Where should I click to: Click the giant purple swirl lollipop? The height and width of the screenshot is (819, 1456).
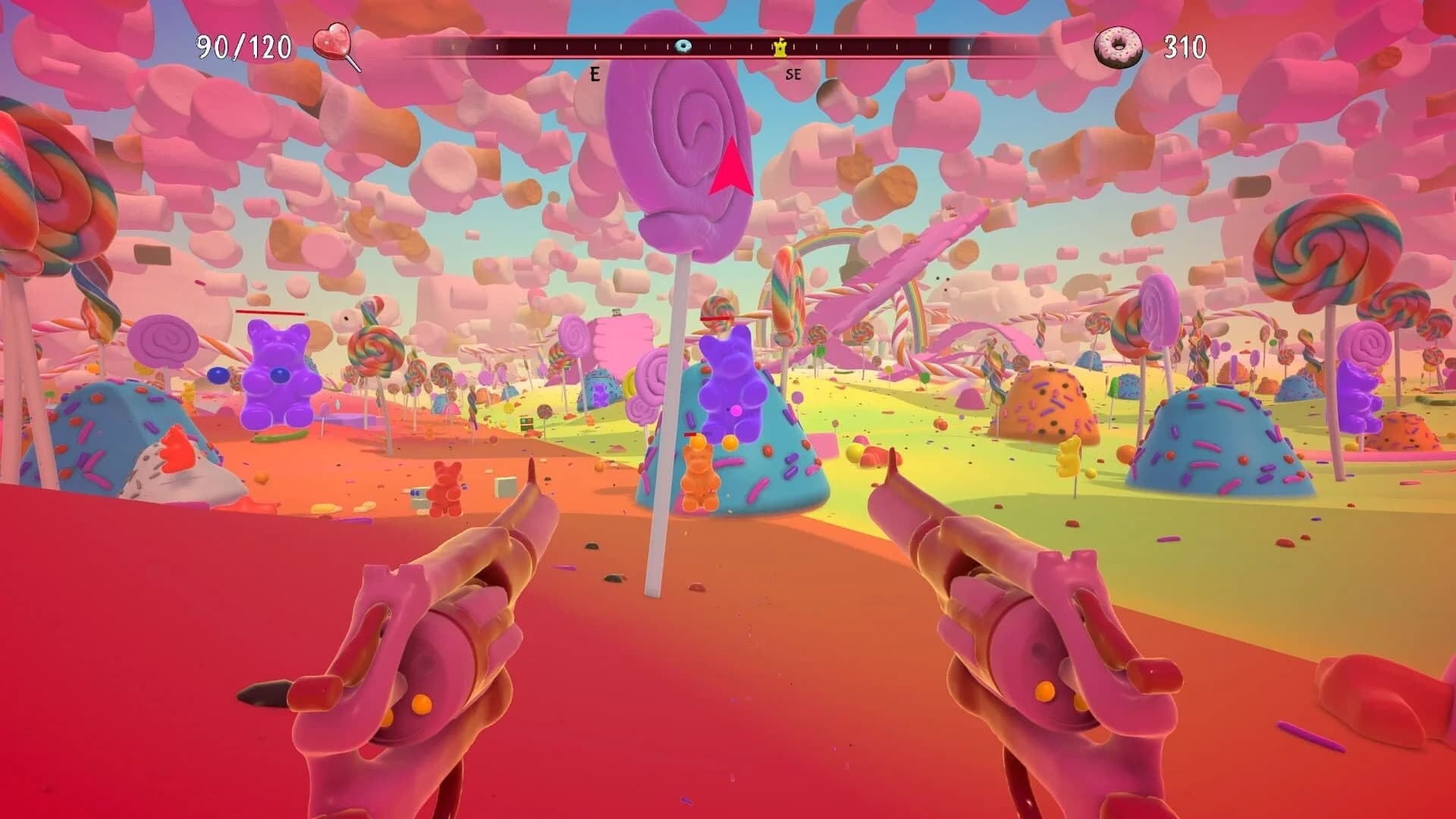coord(675,136)
